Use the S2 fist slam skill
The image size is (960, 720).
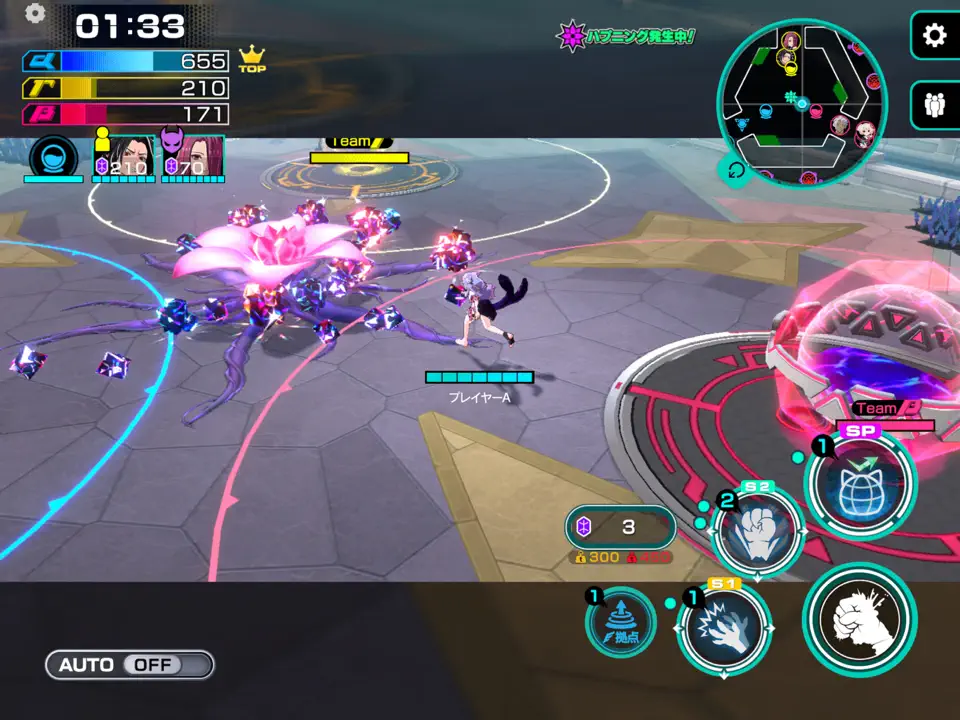(x=757, y=530)
